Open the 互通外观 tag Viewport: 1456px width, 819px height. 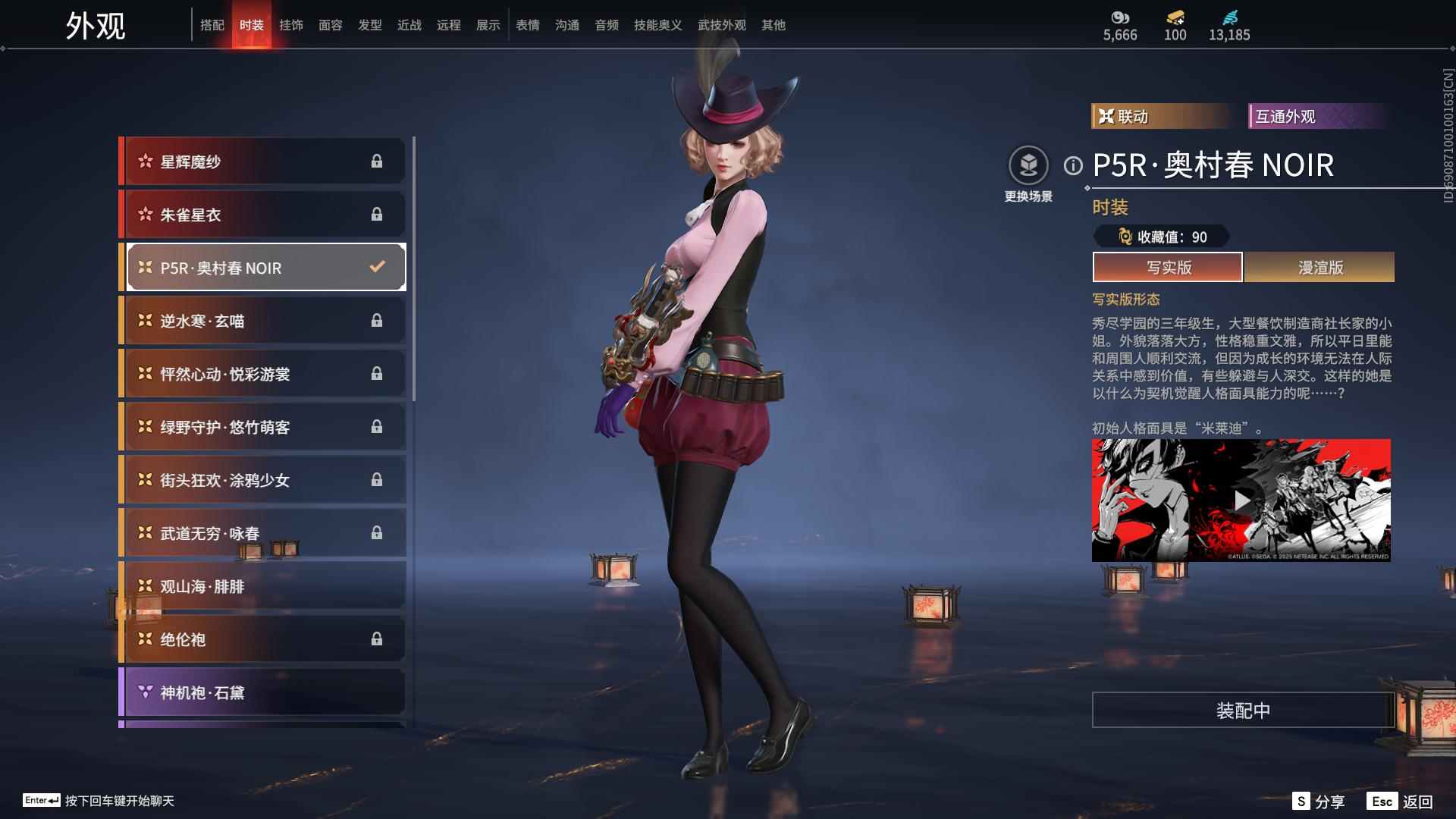coord(1316,116)
